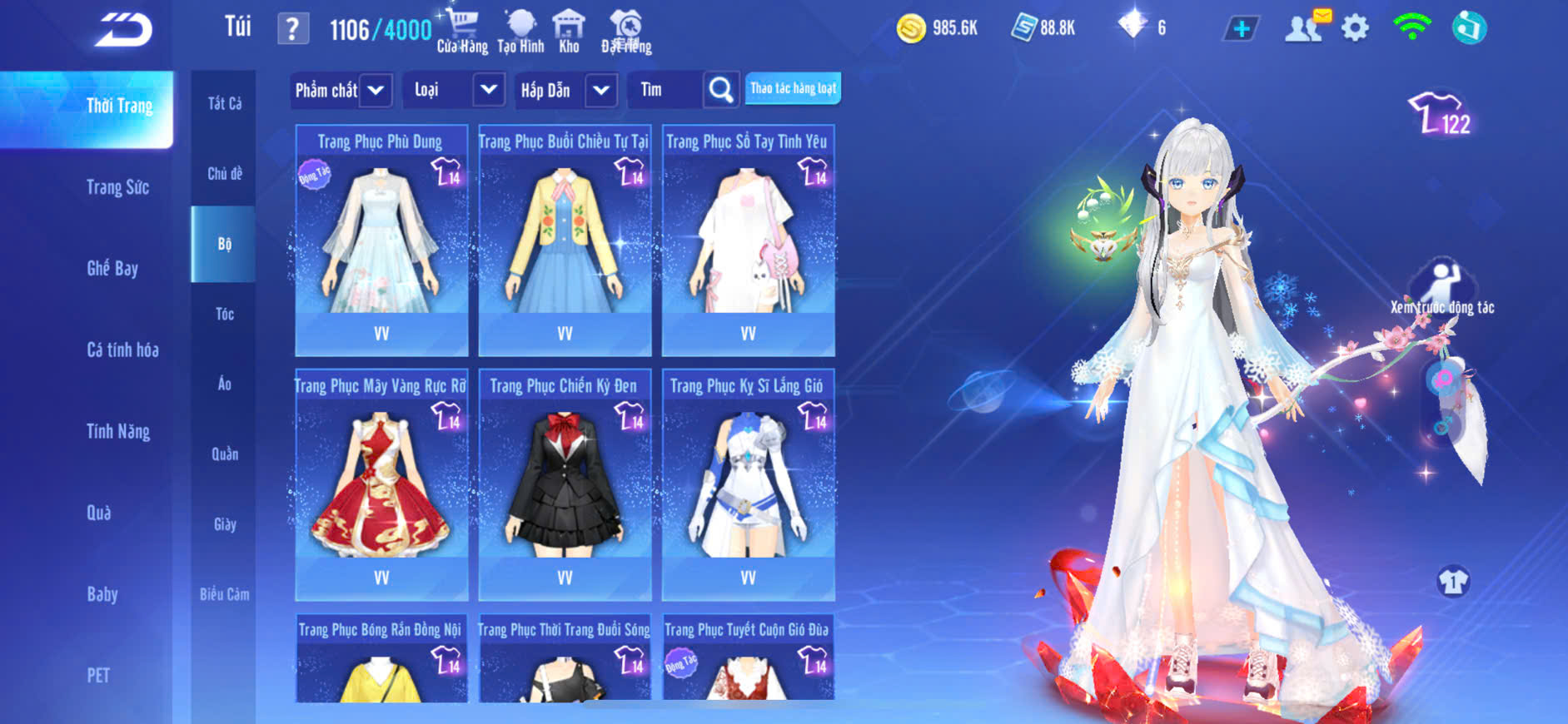This screenshot has height=724, width=1568.
Task: Open the Tạo Hình menu
Action: coord(520,32)
